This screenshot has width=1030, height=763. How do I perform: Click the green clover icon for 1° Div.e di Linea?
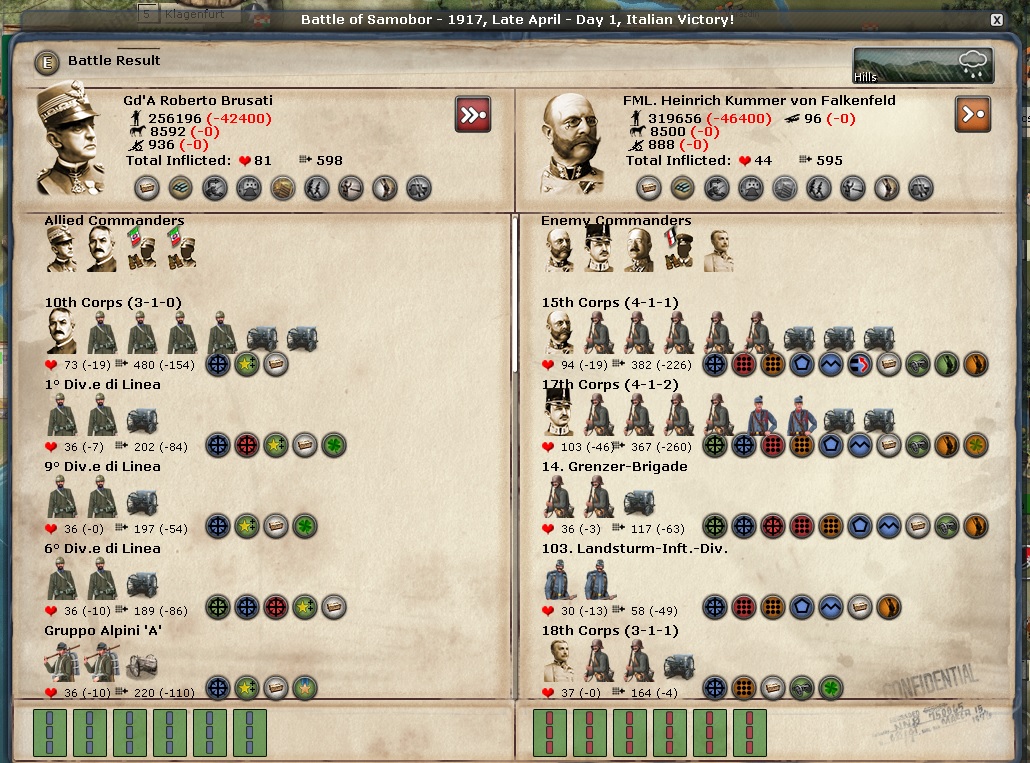click(x=333, y=445)
